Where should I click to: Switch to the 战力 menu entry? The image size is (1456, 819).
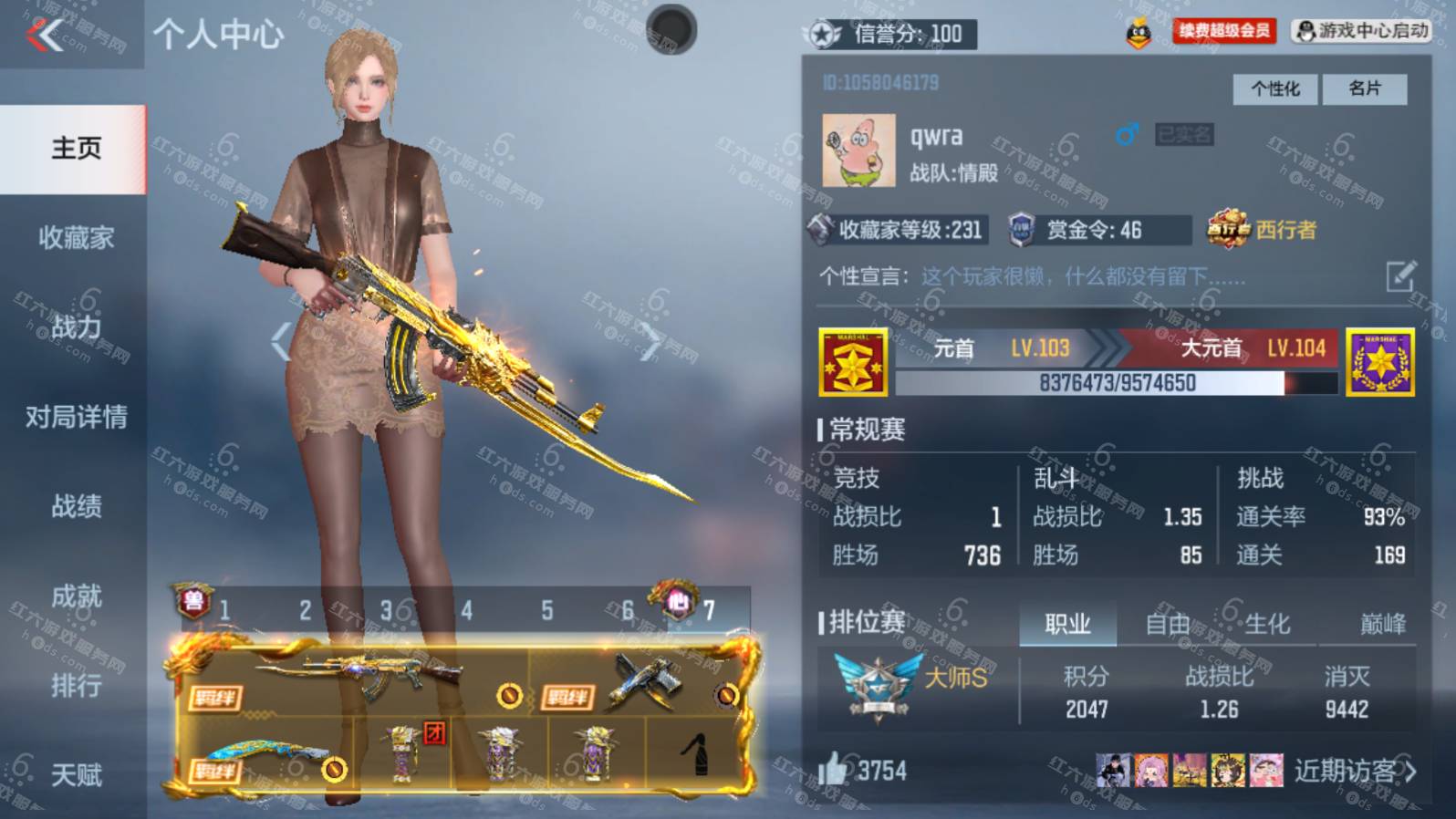coord(76,327)
